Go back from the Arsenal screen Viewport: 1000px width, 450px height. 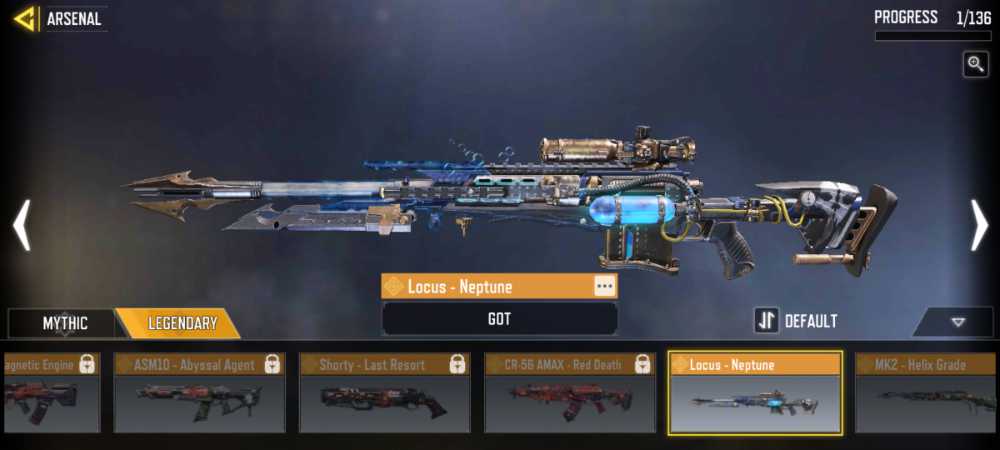[x=25, y=18]
